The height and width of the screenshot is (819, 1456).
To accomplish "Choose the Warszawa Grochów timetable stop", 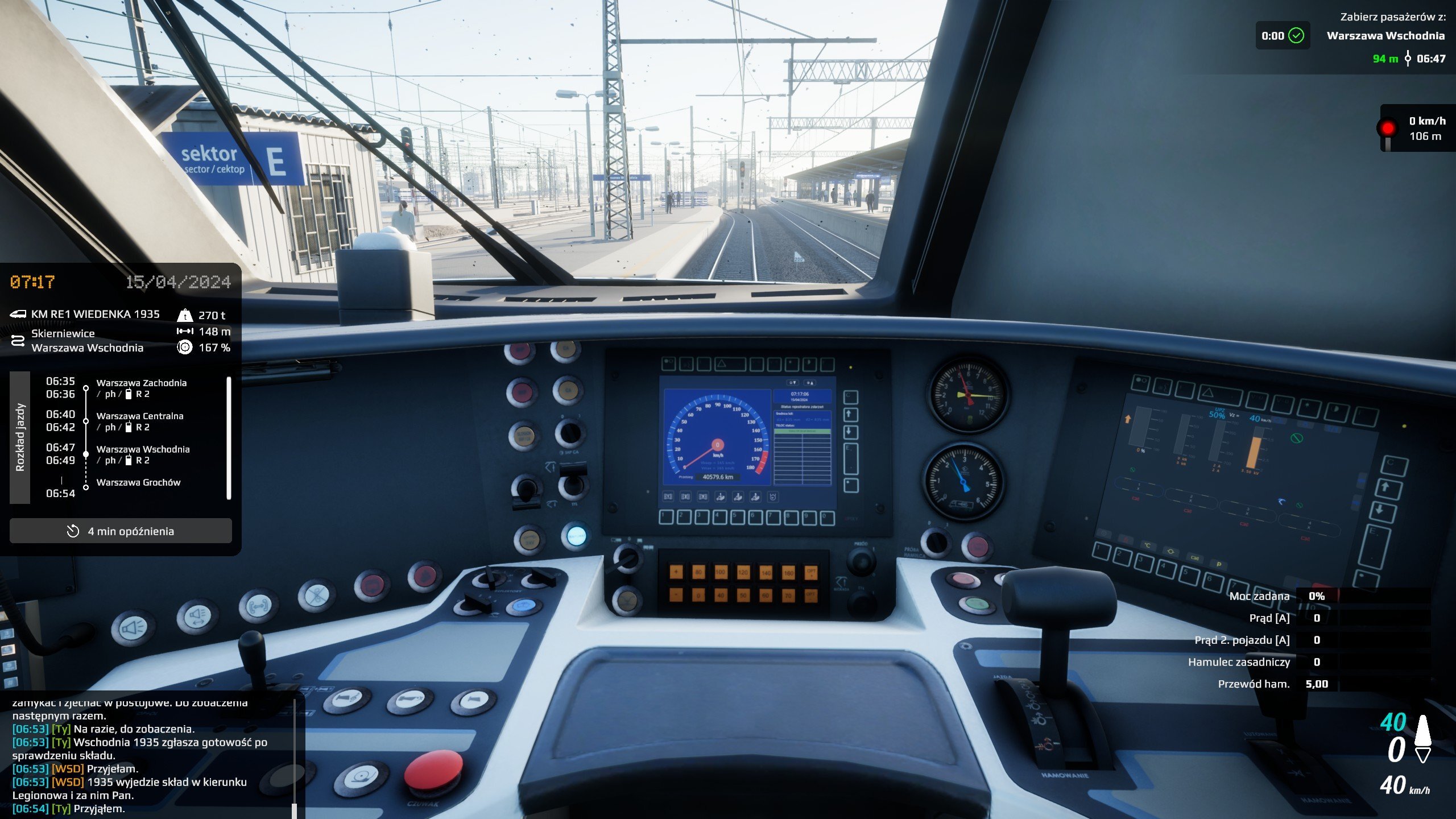I will pyautogui.click(x=138, y=482).
